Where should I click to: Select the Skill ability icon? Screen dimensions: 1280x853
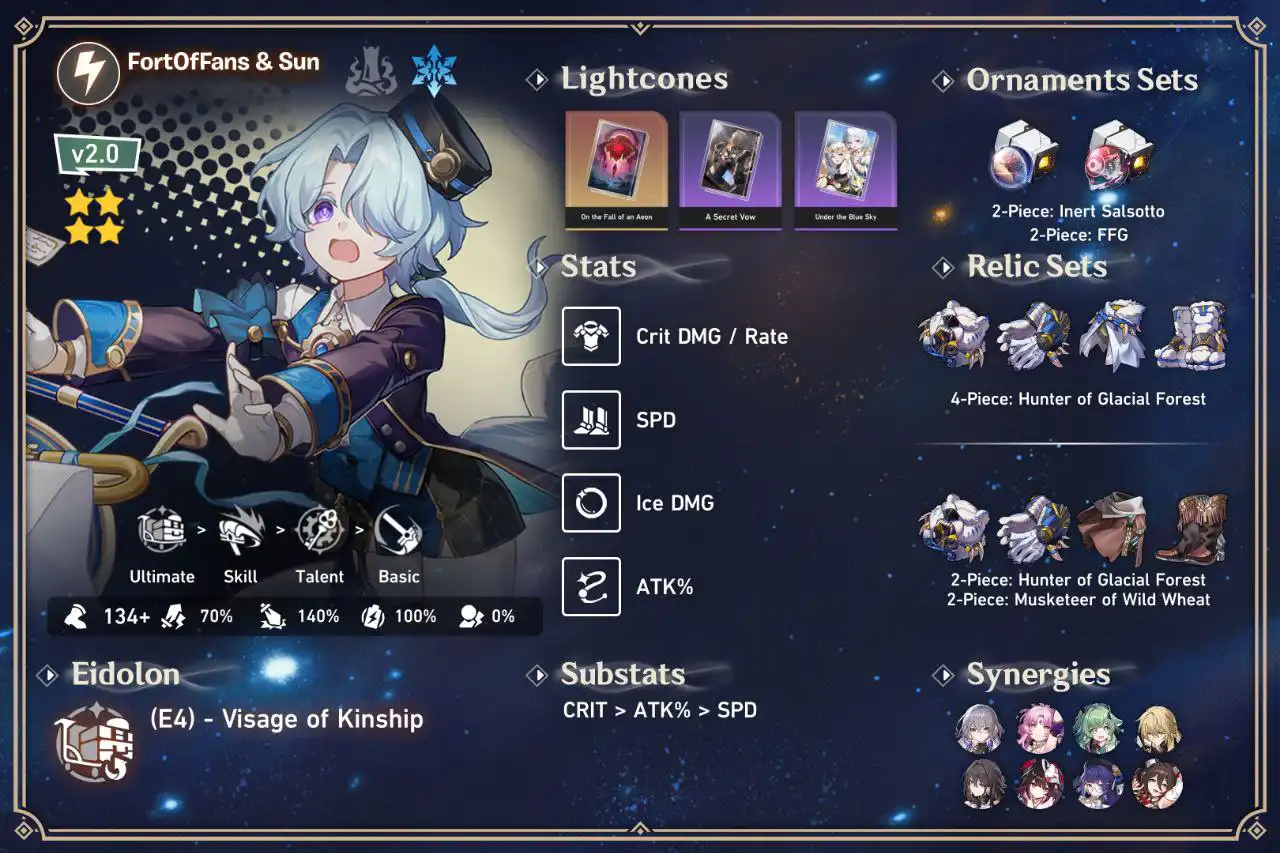point(240,533)
